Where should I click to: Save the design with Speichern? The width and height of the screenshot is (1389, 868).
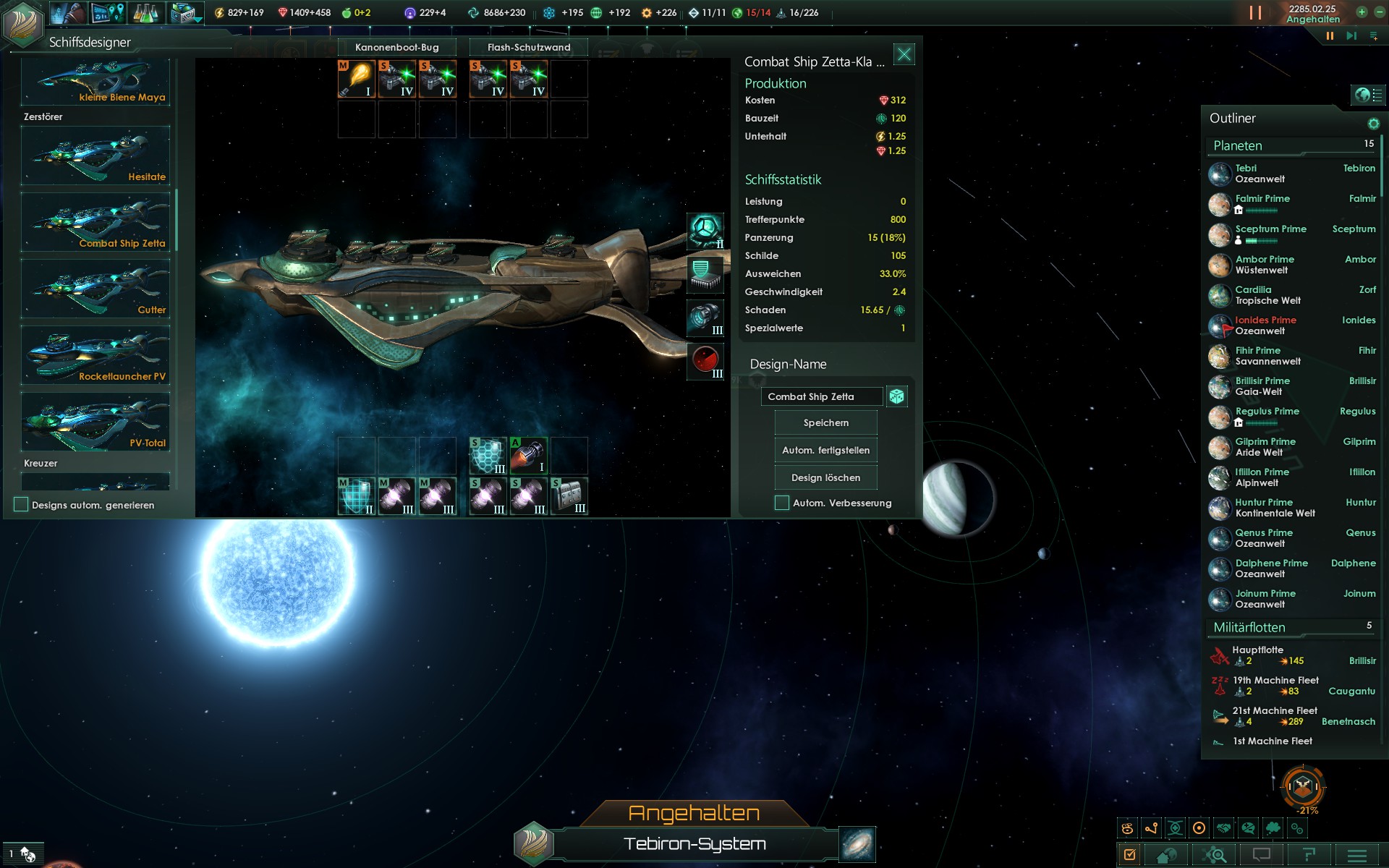[x=825, y=422]
